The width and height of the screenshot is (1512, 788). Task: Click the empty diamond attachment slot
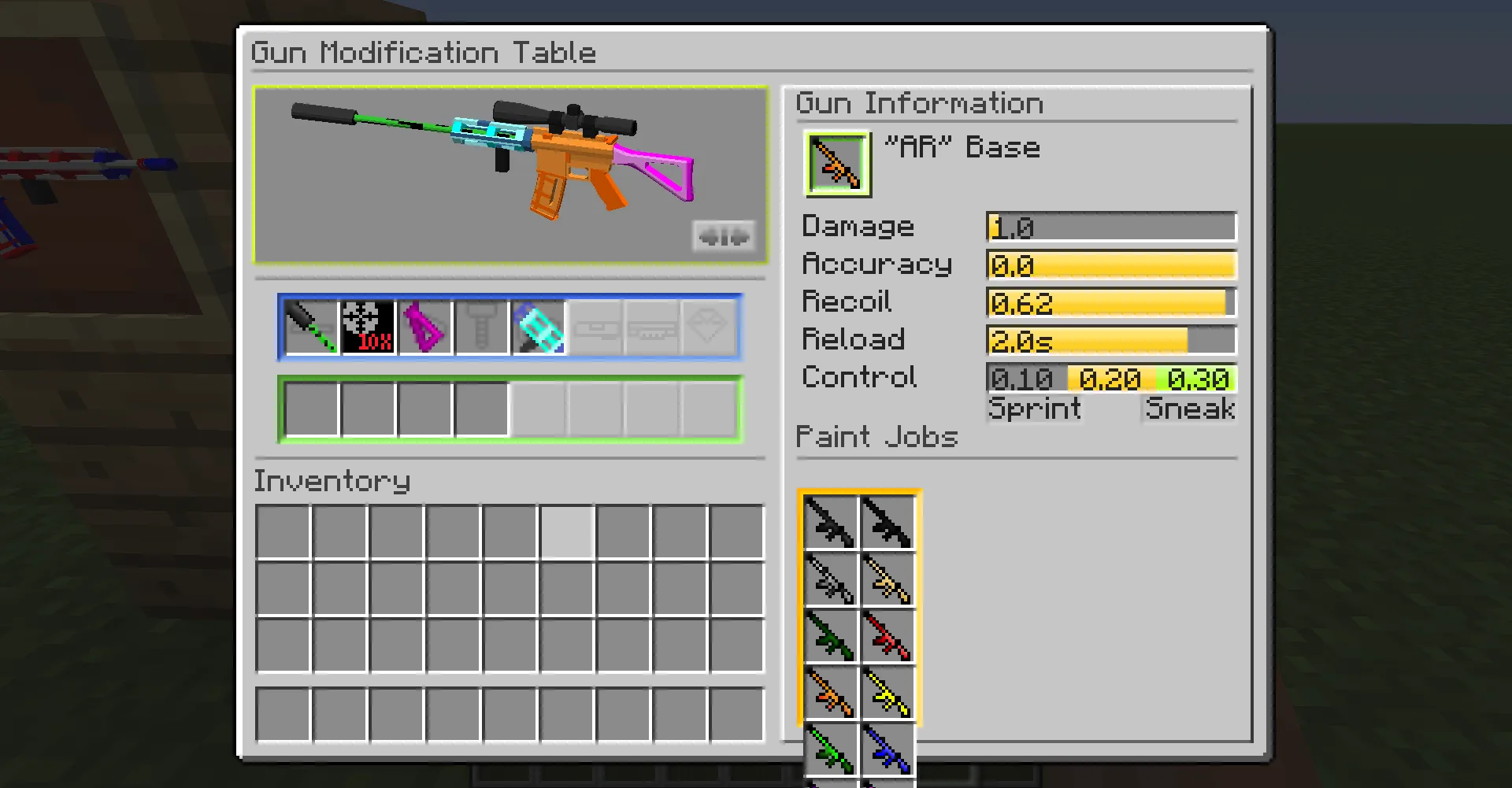coord(710,327)
